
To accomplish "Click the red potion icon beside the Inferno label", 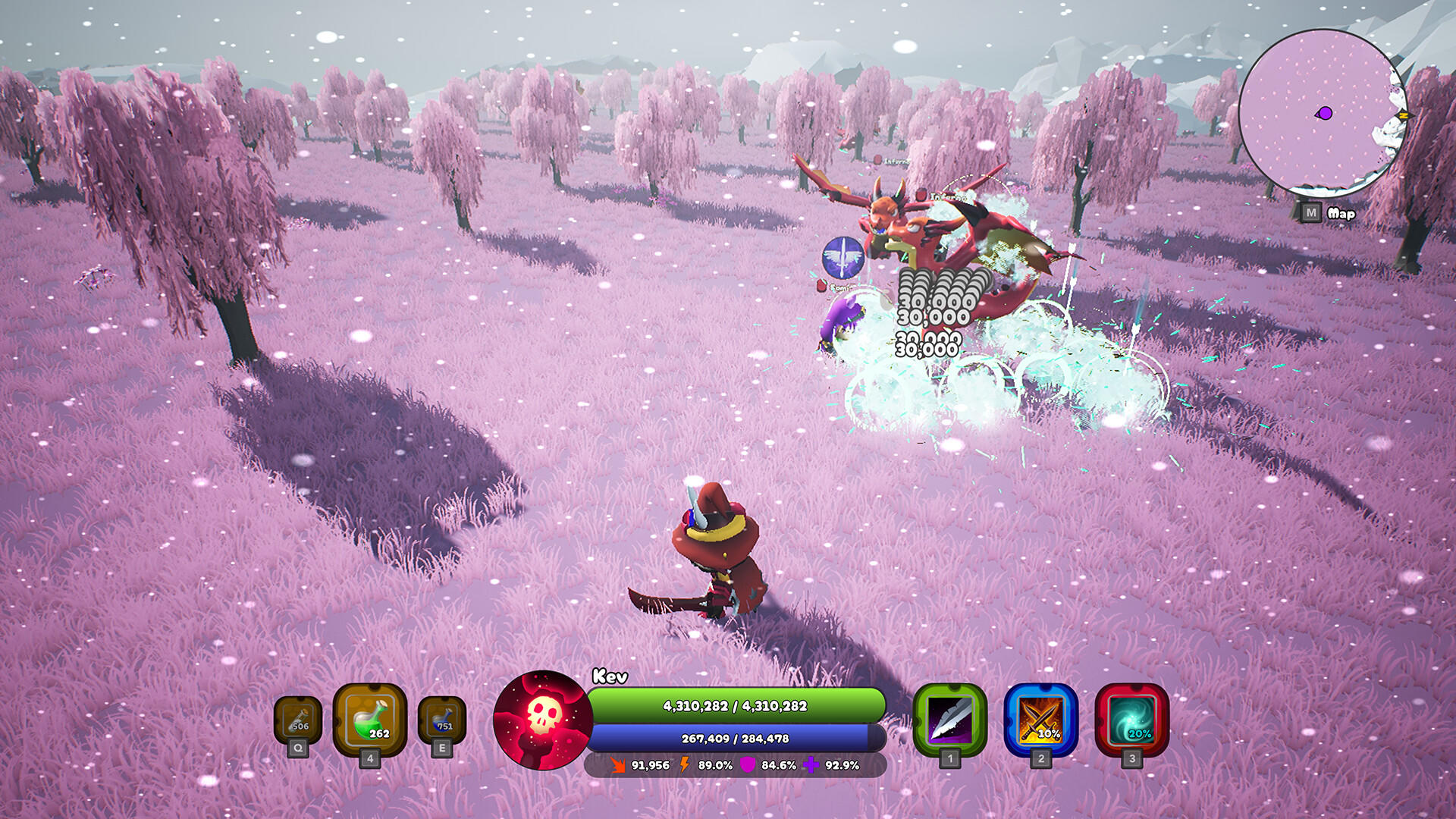I will tap(924, 196).
